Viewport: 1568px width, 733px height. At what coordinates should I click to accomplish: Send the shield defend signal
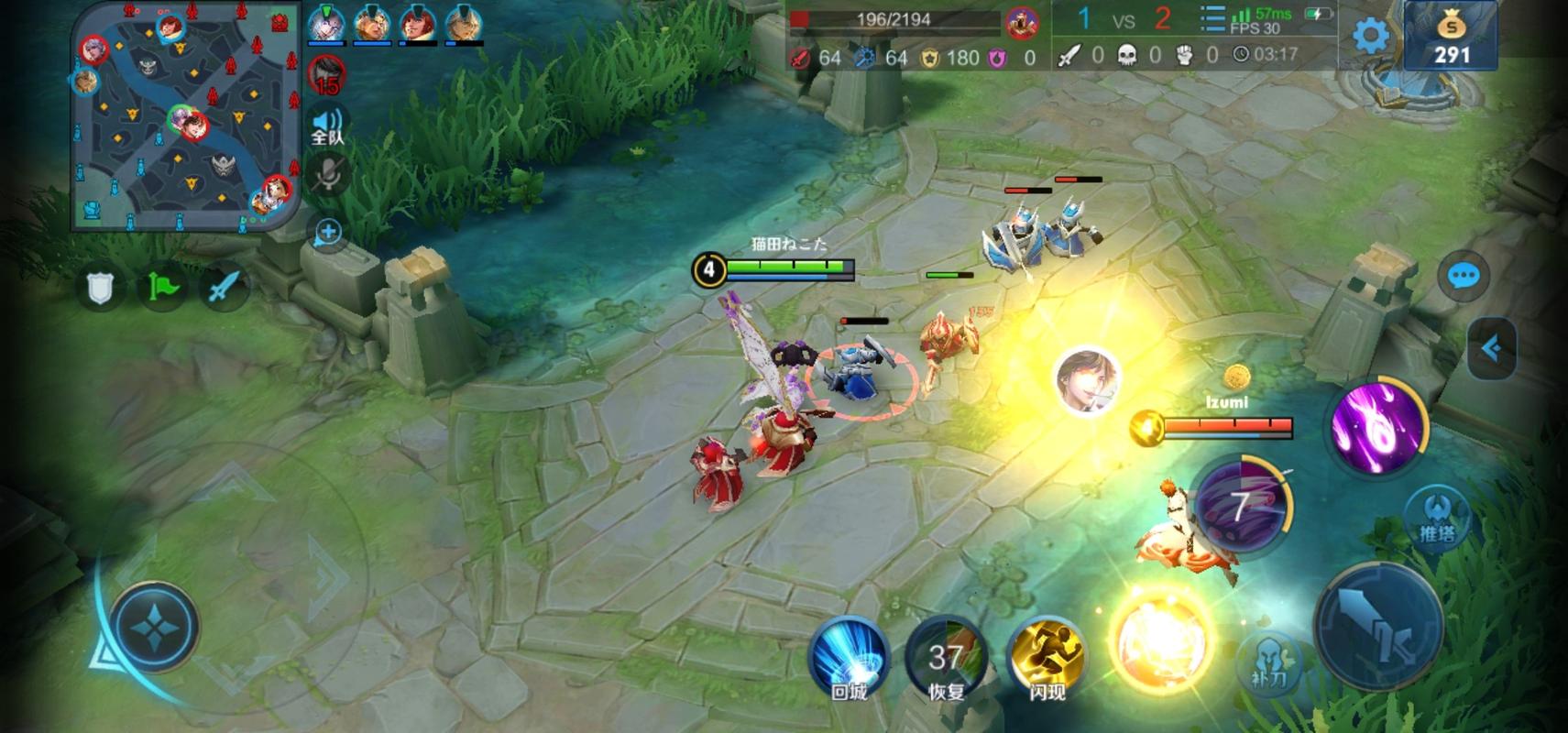(x=100, y=288)
